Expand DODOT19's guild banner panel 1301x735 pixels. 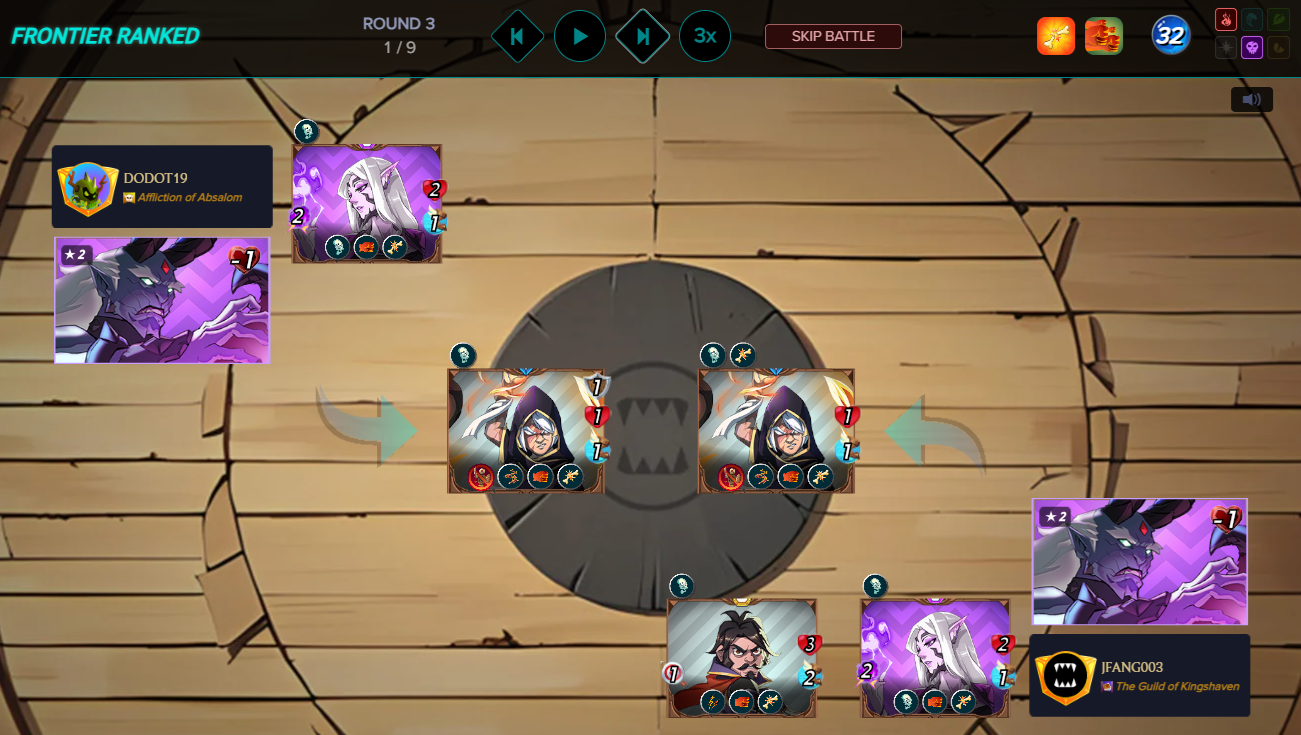(x=162, y=186)
